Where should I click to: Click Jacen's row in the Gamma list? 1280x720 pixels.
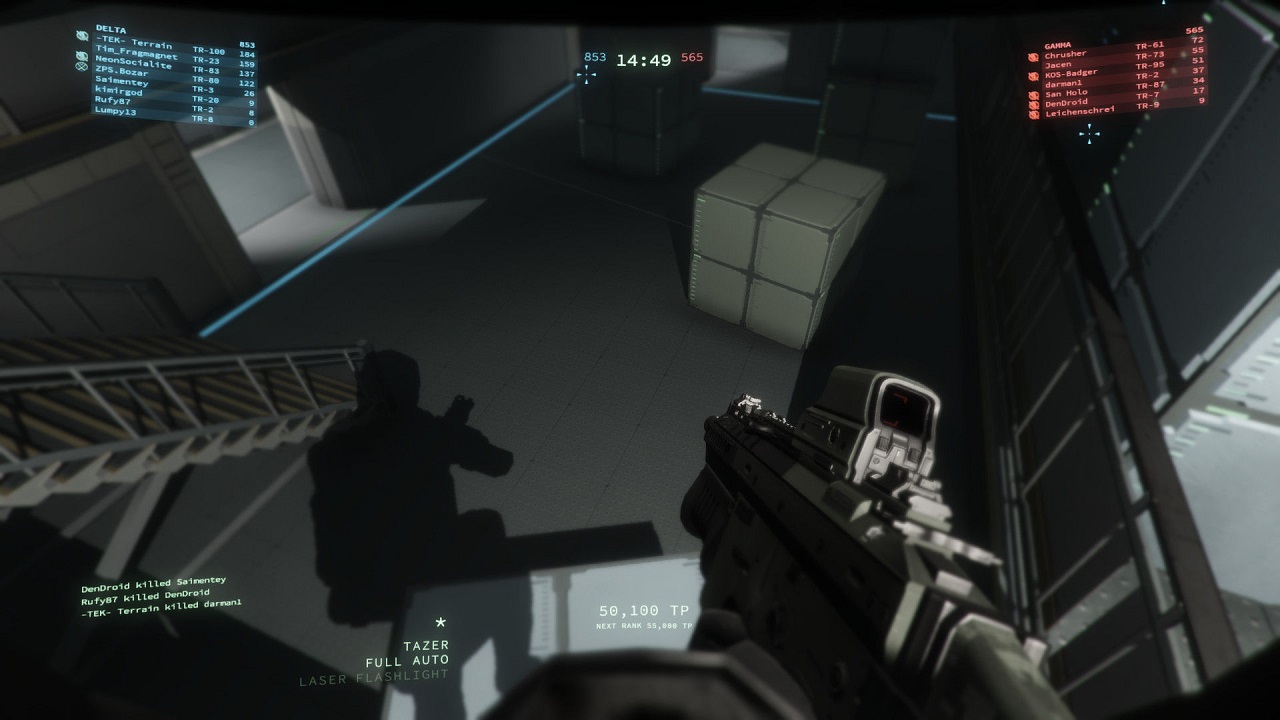point(1058,64)
